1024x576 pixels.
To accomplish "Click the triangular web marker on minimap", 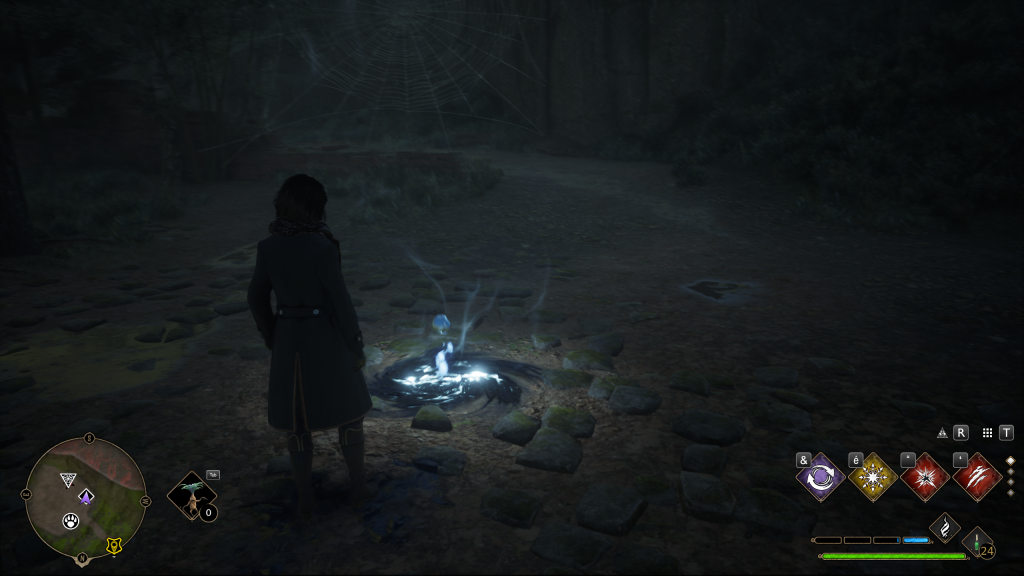I will coord(68,480).
